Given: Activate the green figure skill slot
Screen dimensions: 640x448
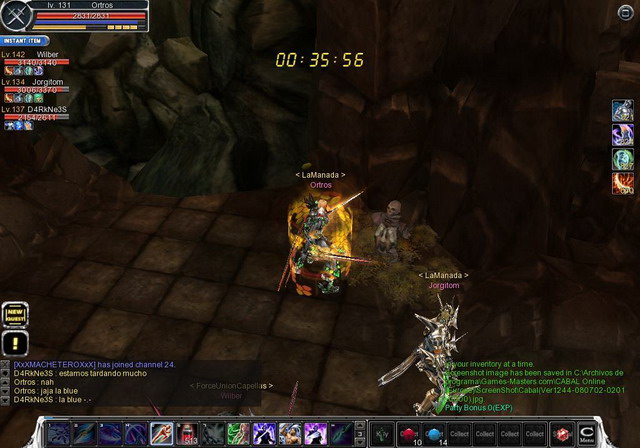Looking at the screenshot, I should coord(237,434).
